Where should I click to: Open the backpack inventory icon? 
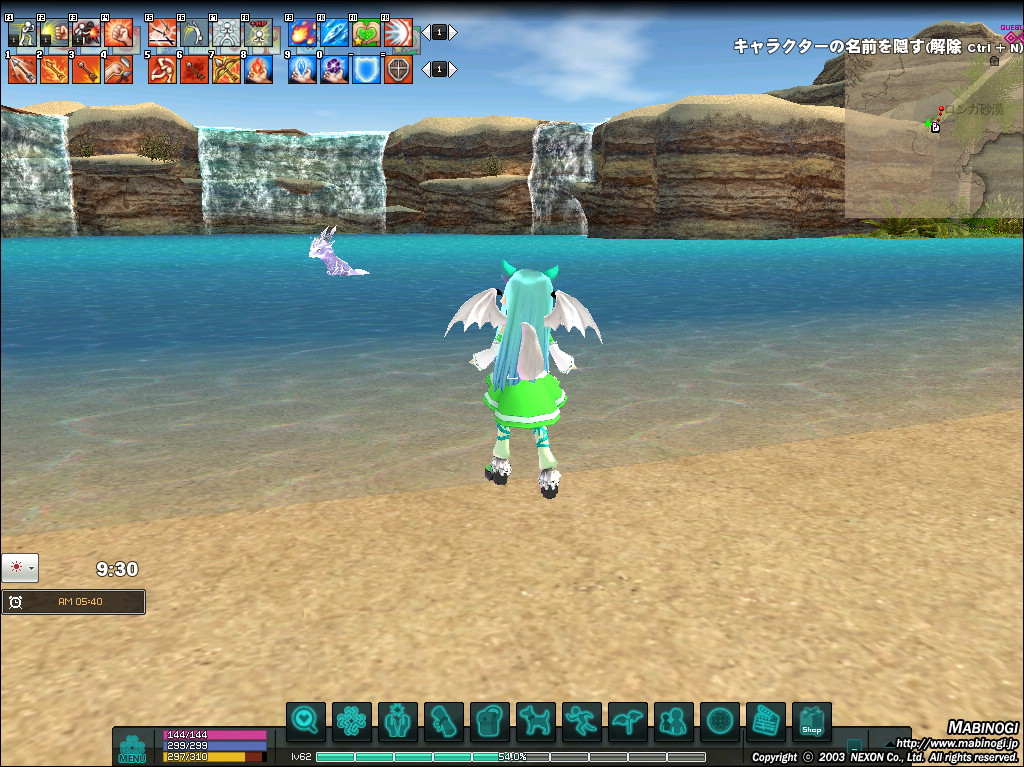click(489, 721)
